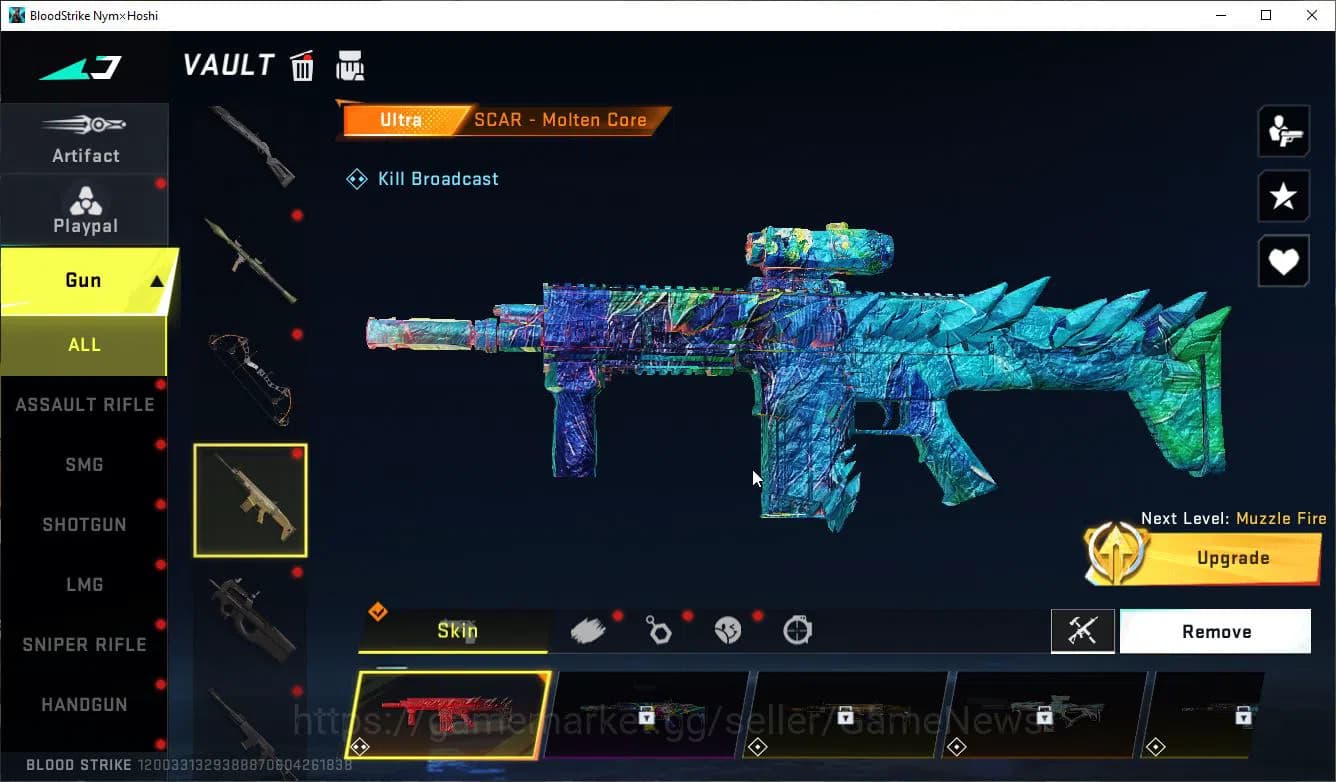Toggle the star rating icon
The width and height of the screenshot is (1336, 782).
point(1283,196)
